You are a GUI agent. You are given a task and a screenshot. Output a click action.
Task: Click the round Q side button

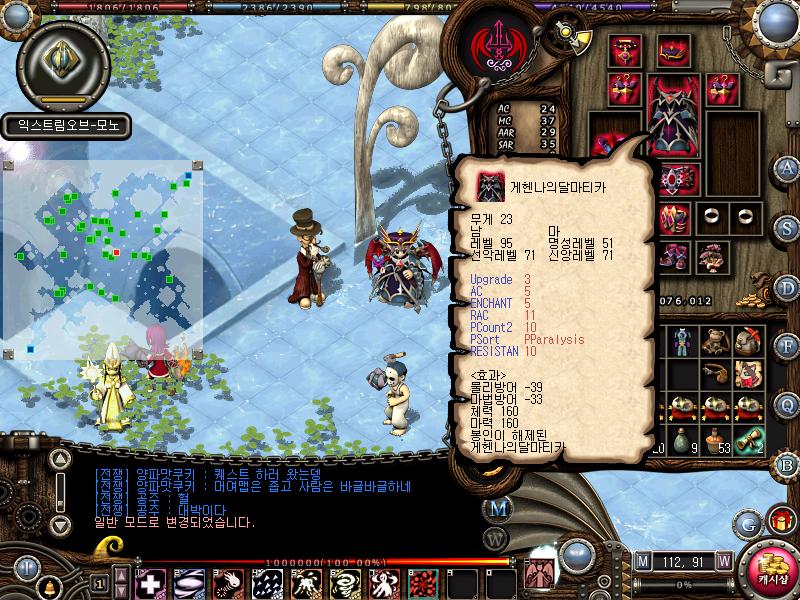[787, 404]
